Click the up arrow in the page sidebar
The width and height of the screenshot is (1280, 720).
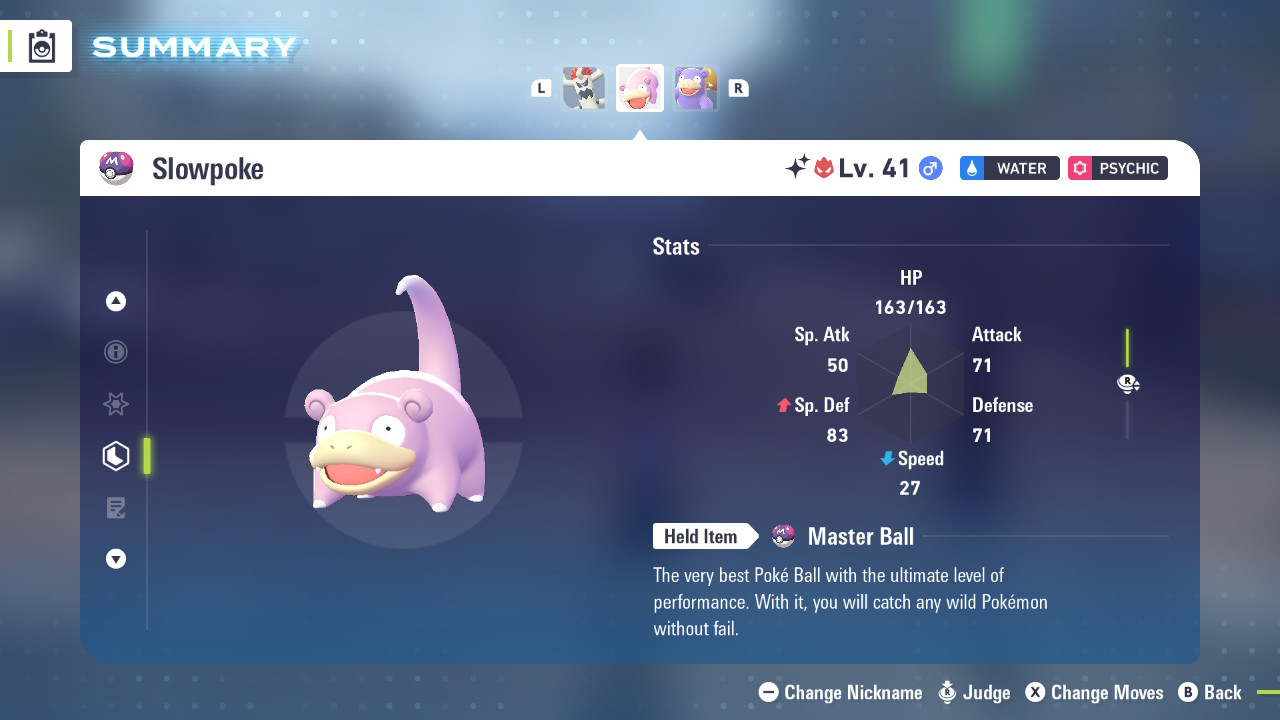pos(116,301)
